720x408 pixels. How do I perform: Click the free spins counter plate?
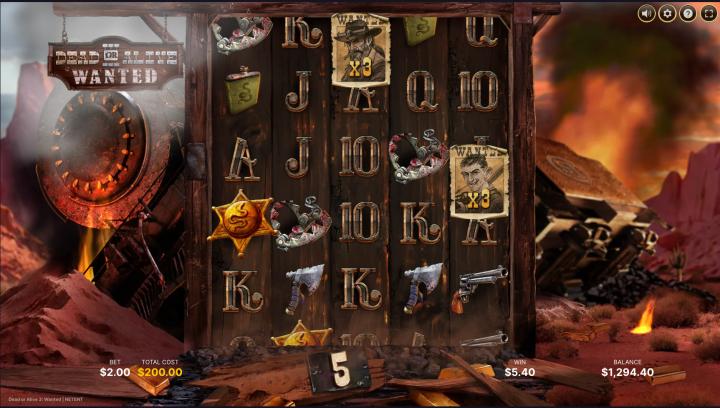click(339, 370)
